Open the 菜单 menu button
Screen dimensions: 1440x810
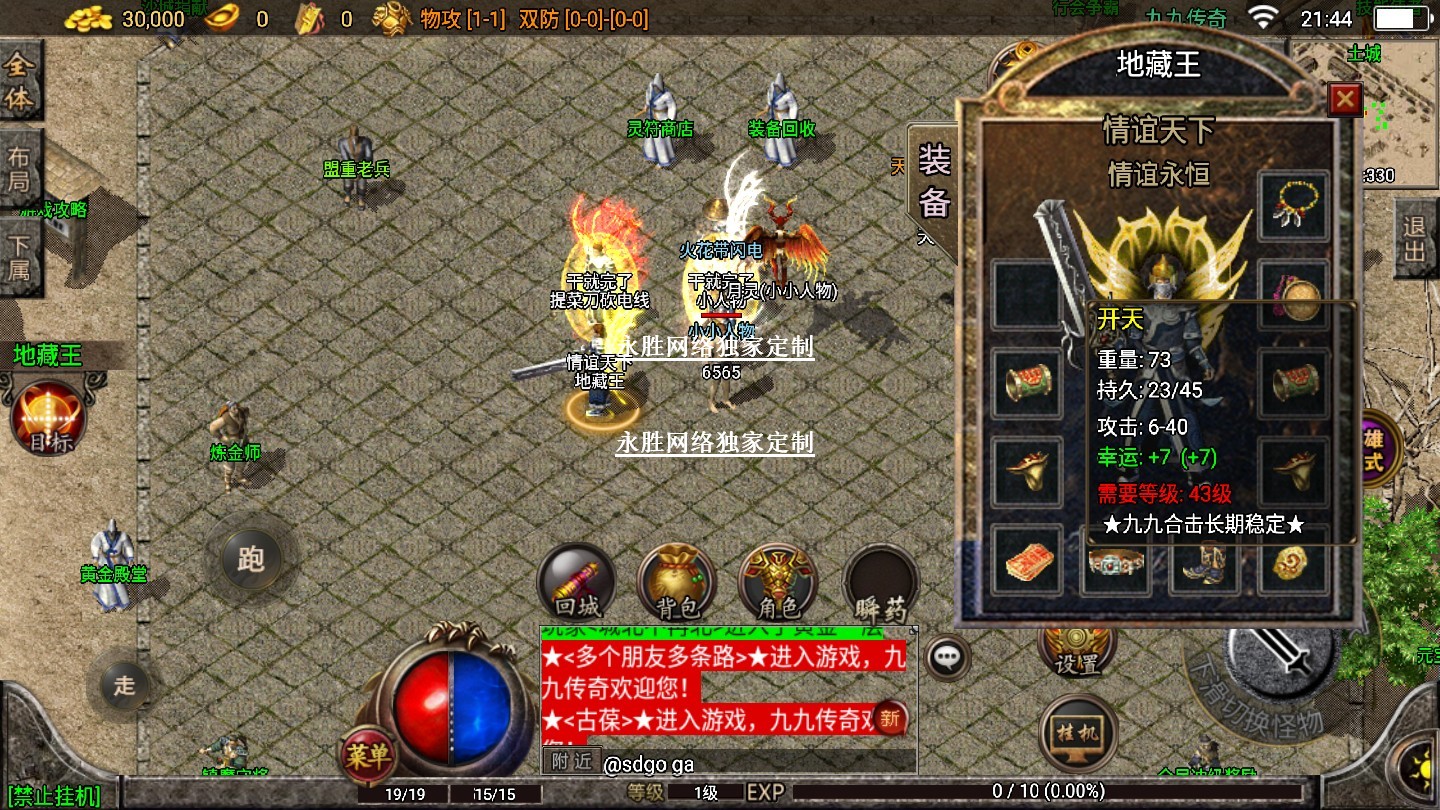(x=367, y=755)
